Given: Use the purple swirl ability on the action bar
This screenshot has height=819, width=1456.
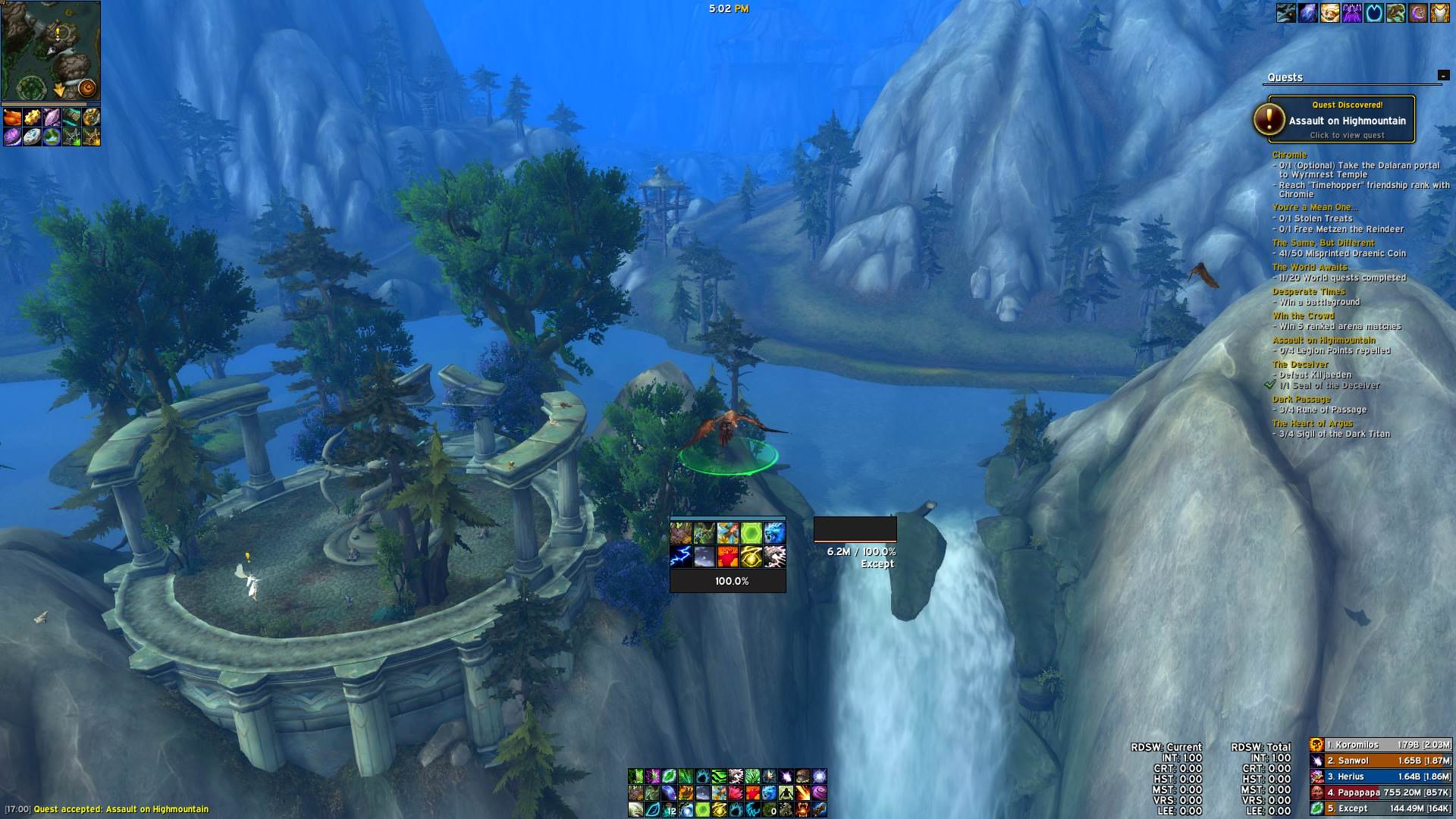Looking at the screenshot, I should (820, 792).
